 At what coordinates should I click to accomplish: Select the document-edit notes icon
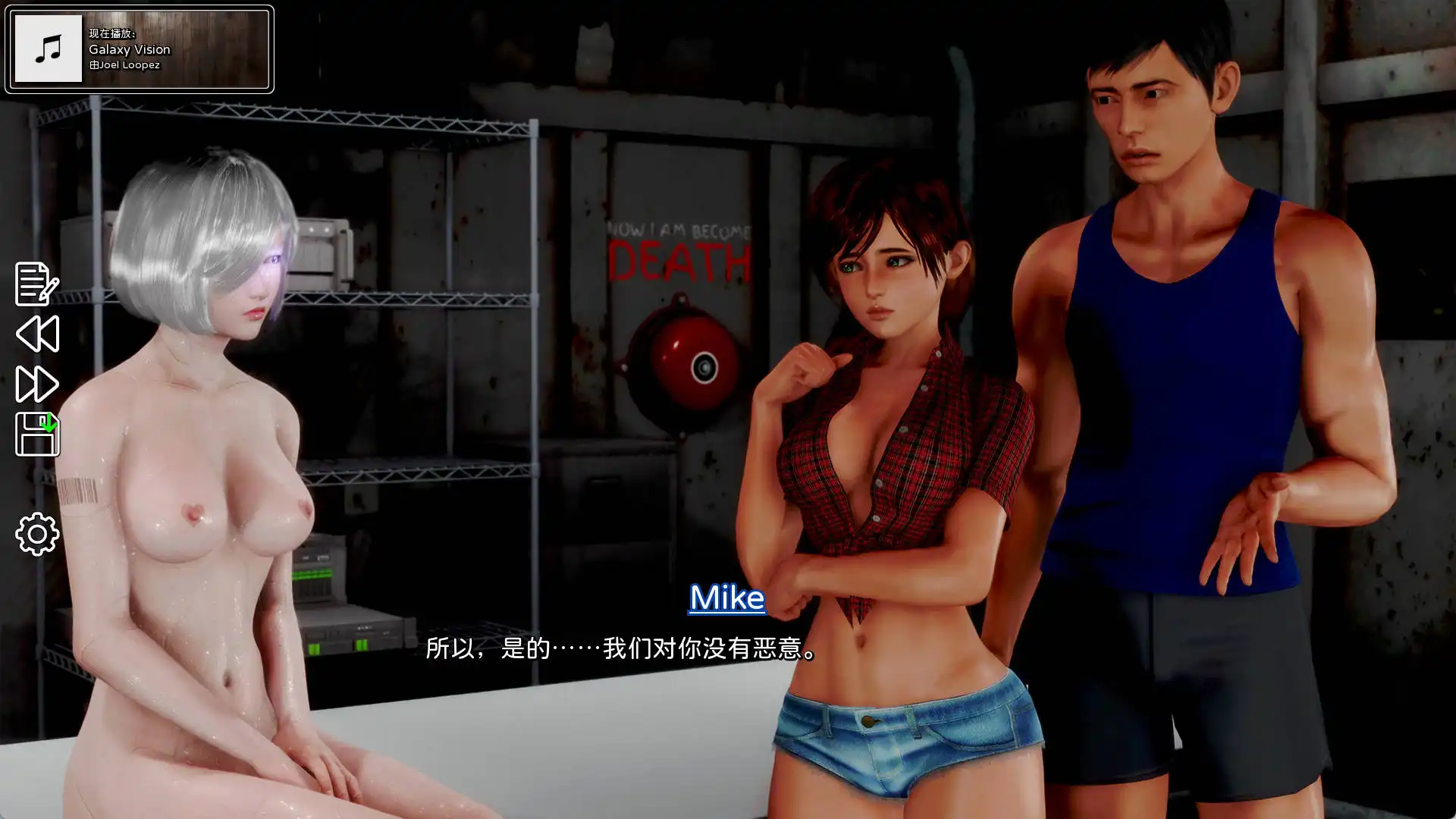36,284
